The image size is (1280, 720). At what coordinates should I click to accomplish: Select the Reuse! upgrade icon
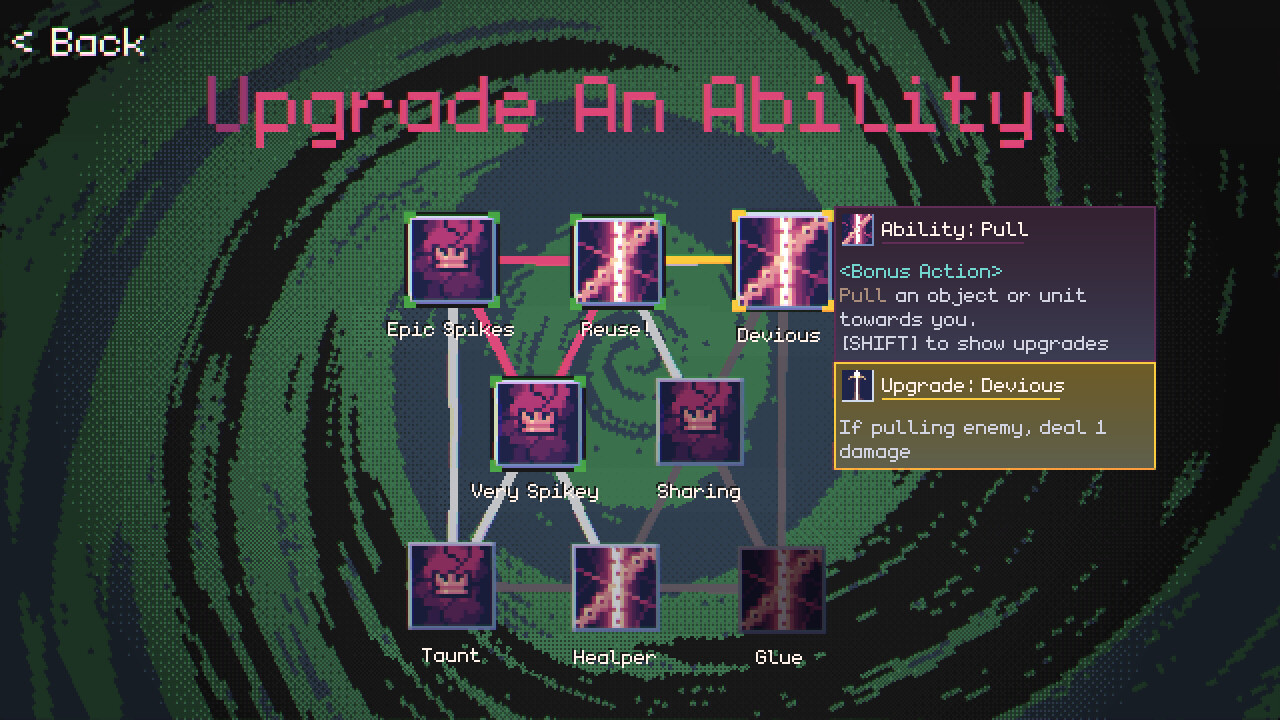pyautogui.click(x=618, y=261)
